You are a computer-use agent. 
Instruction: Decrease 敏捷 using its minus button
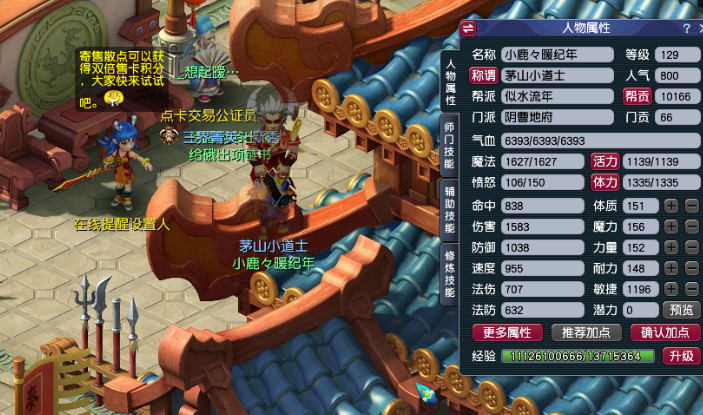coord(690,289)
